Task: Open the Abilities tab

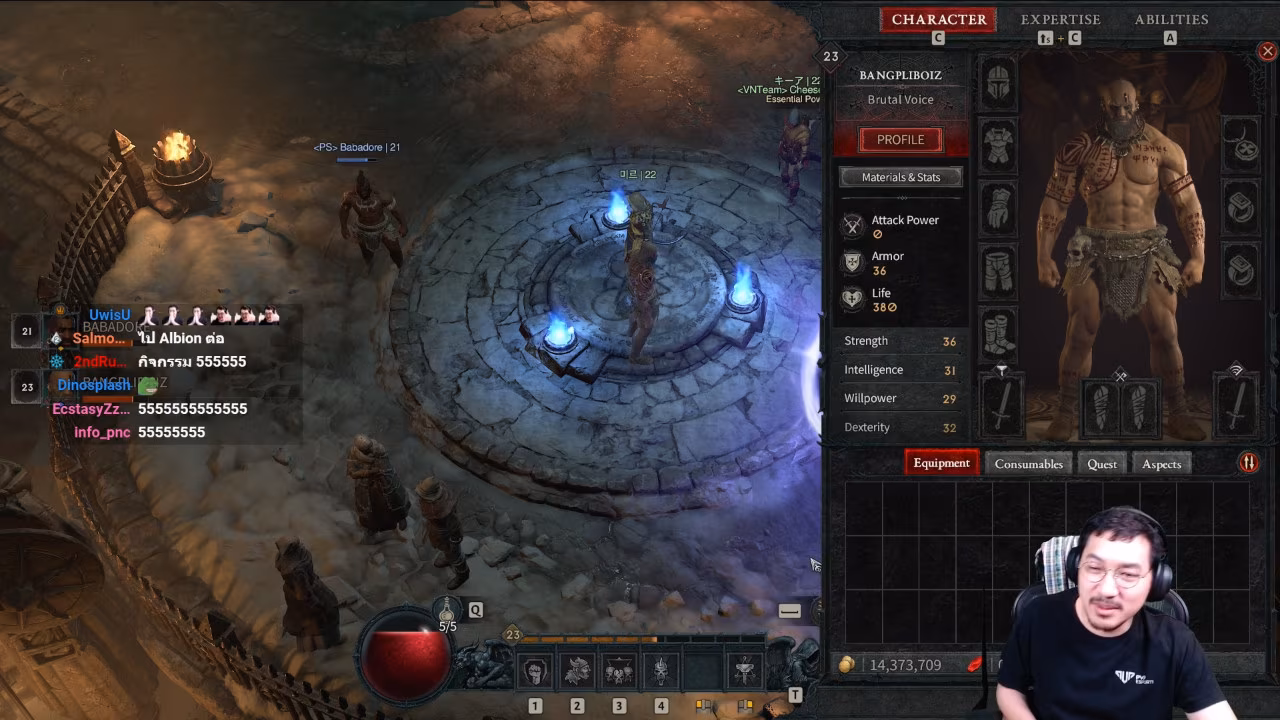Action: [1171, 20]
